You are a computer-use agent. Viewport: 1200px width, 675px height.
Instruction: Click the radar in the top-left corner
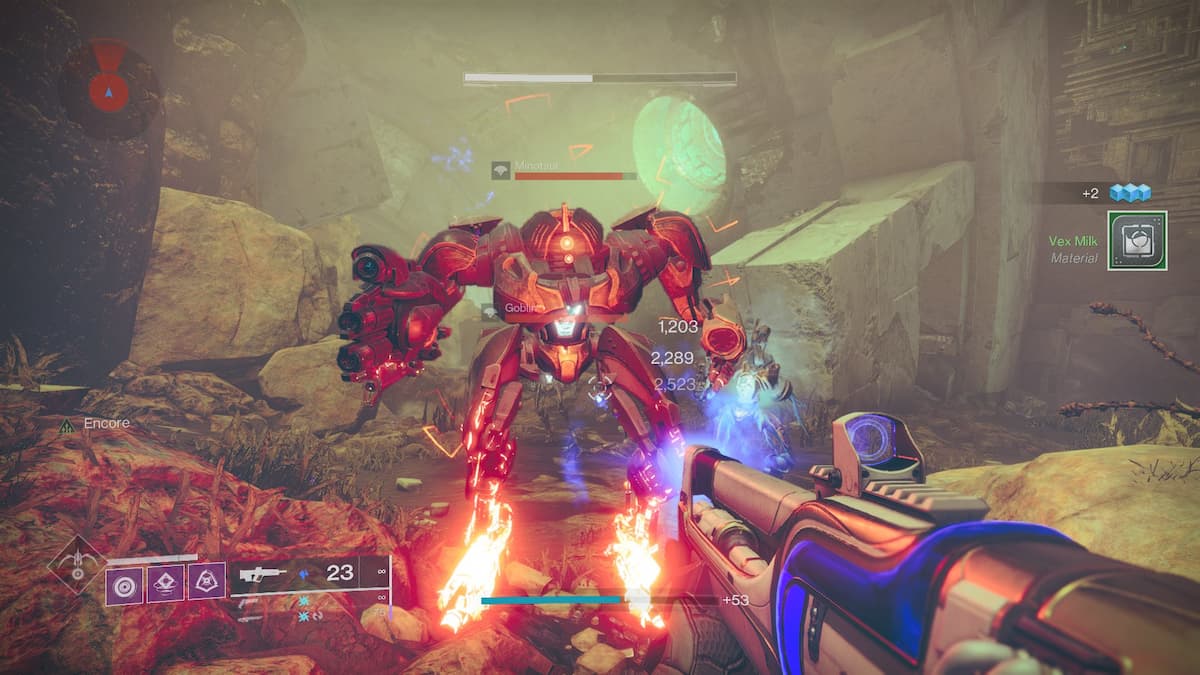click(109, 88)
